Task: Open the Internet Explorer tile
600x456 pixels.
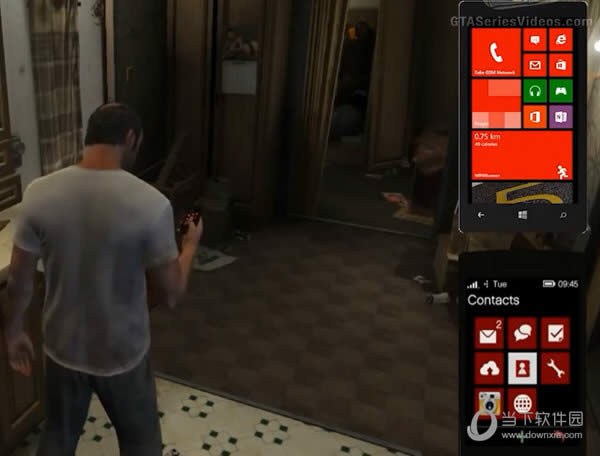Action: 560,40
